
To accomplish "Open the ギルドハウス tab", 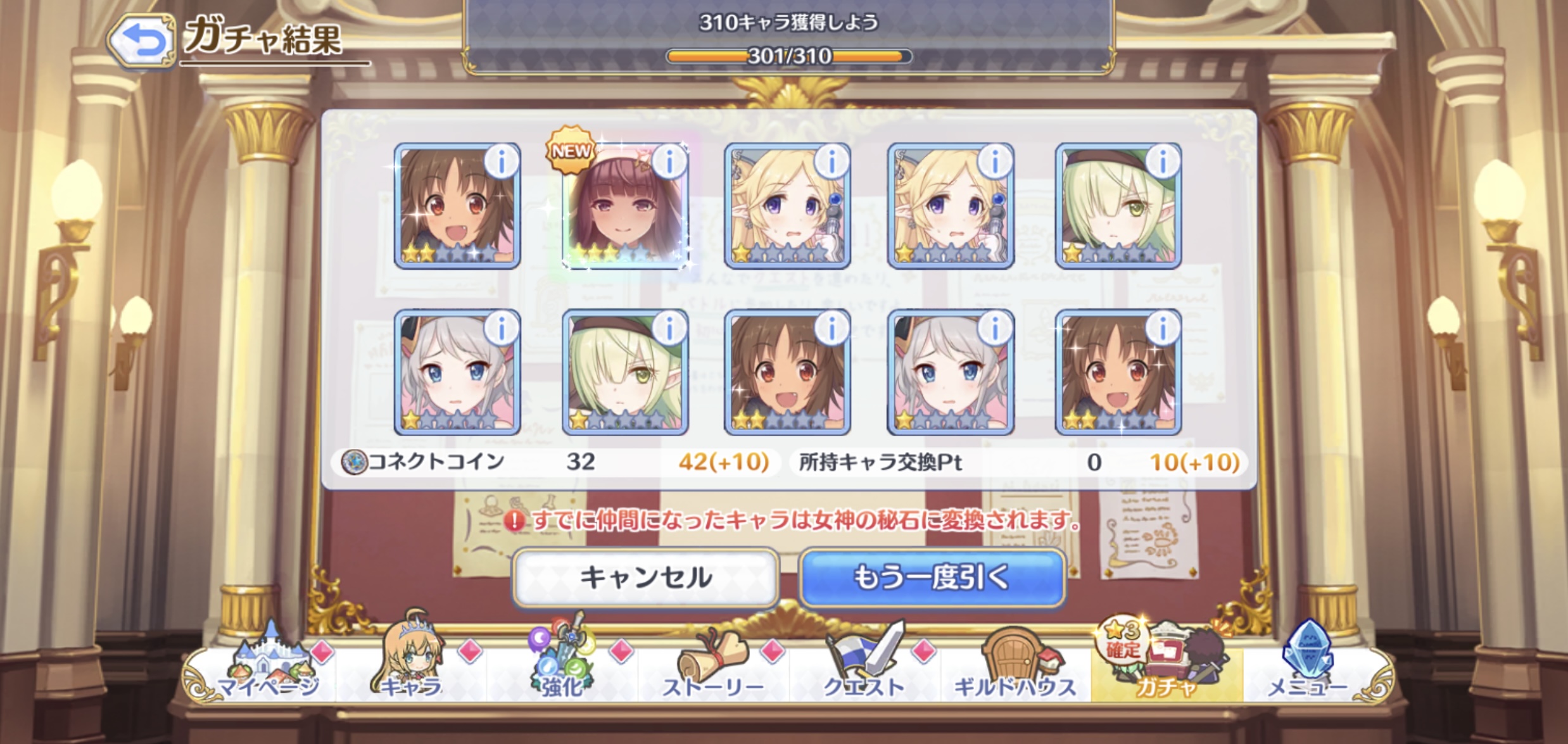I will 1015,668.
